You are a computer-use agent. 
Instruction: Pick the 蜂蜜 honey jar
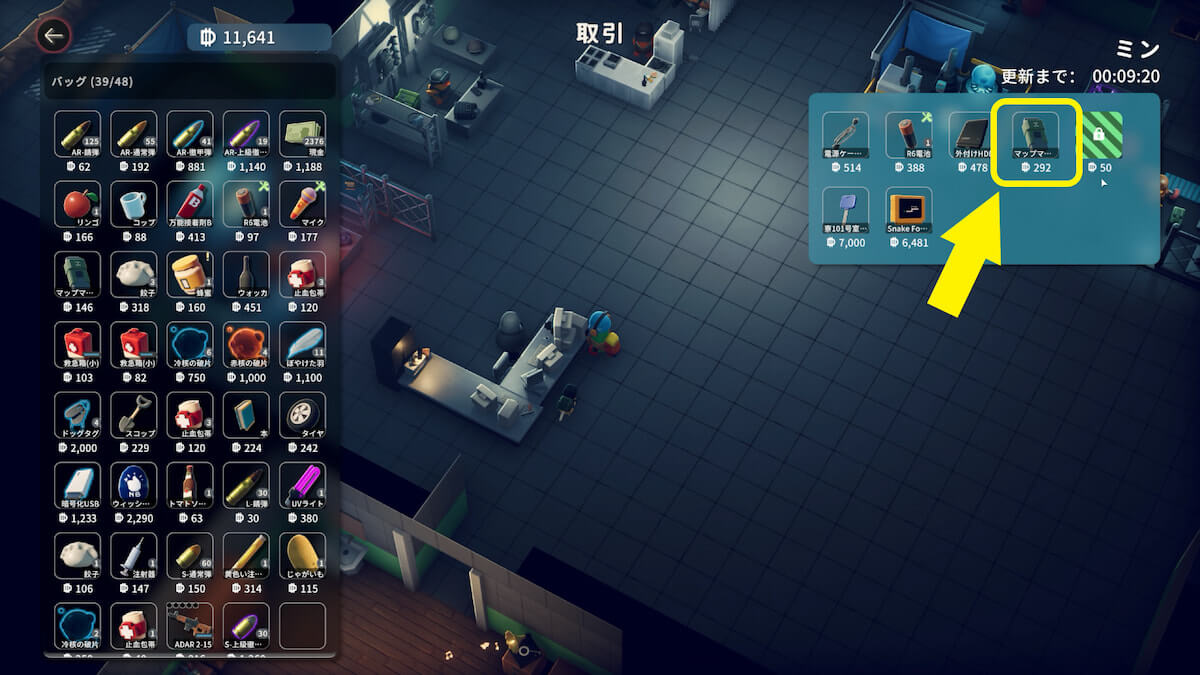tap(189, 275)
